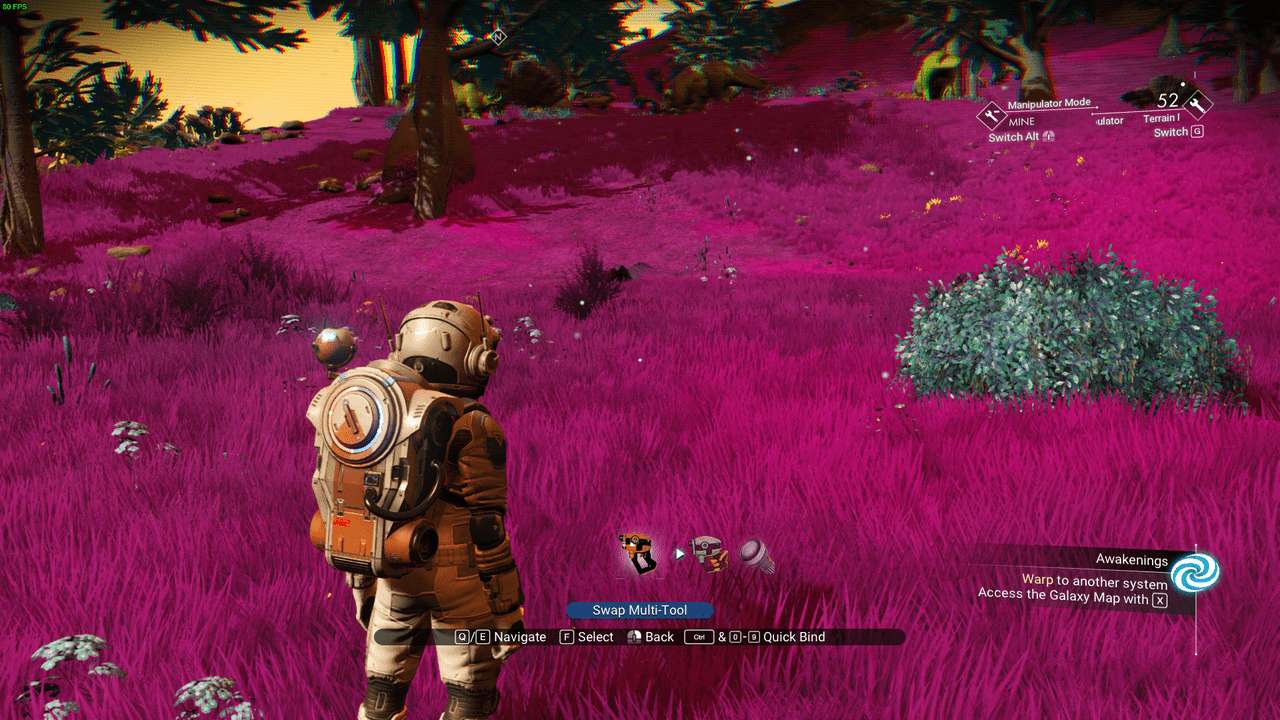Click the compass north marker
The height and width of the screenshot is (720, 1280).
(498, 37)
